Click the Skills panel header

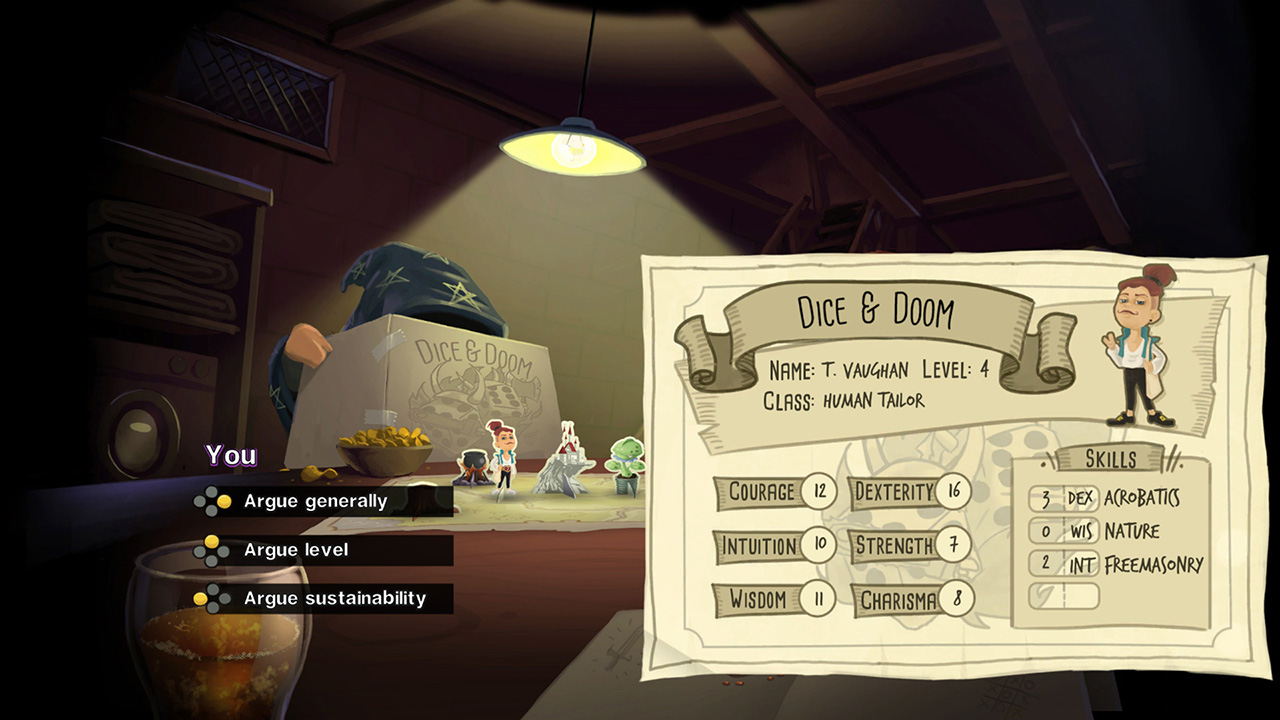(1108, 459)
